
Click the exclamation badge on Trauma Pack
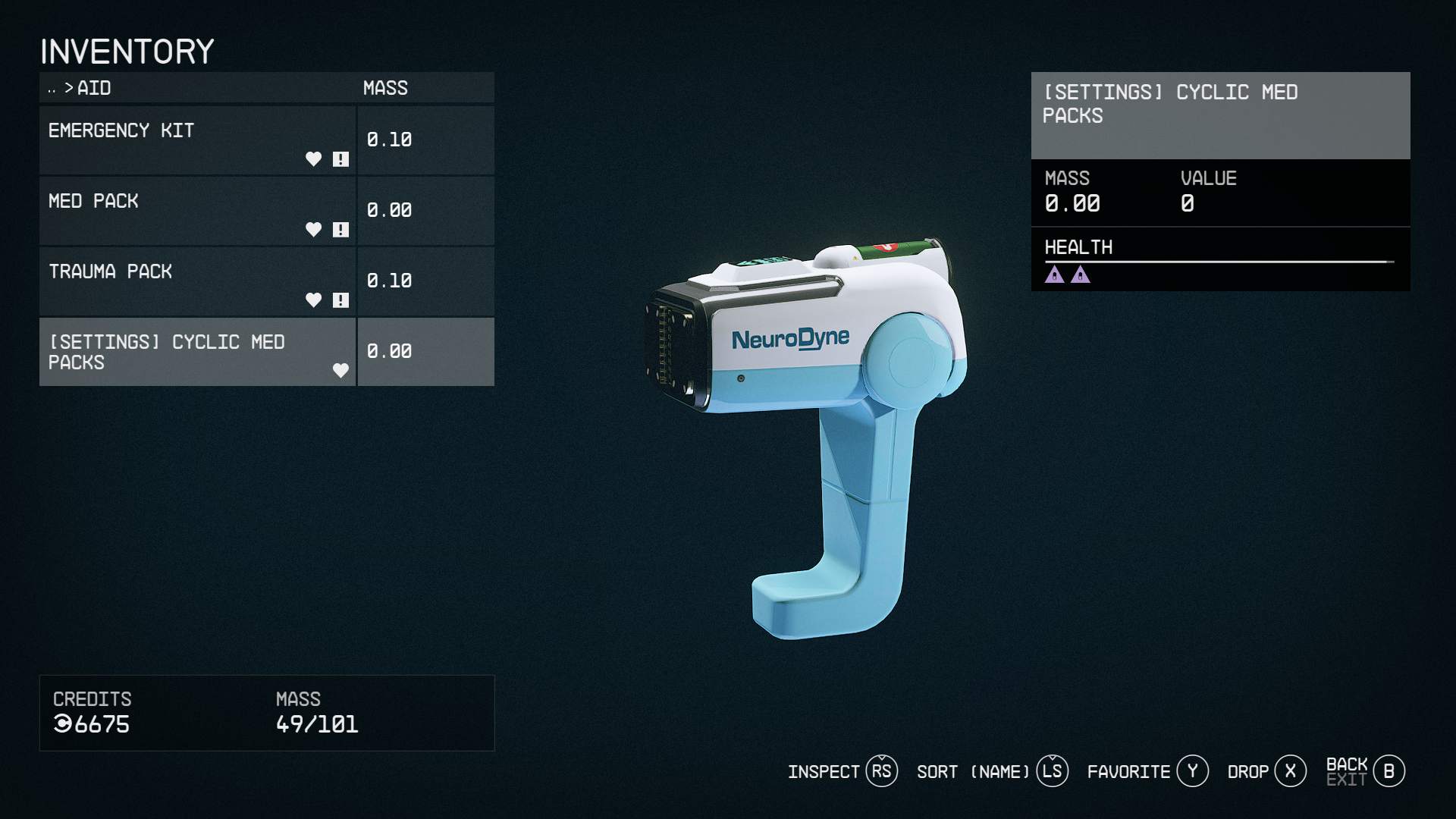tap(341, 300)
